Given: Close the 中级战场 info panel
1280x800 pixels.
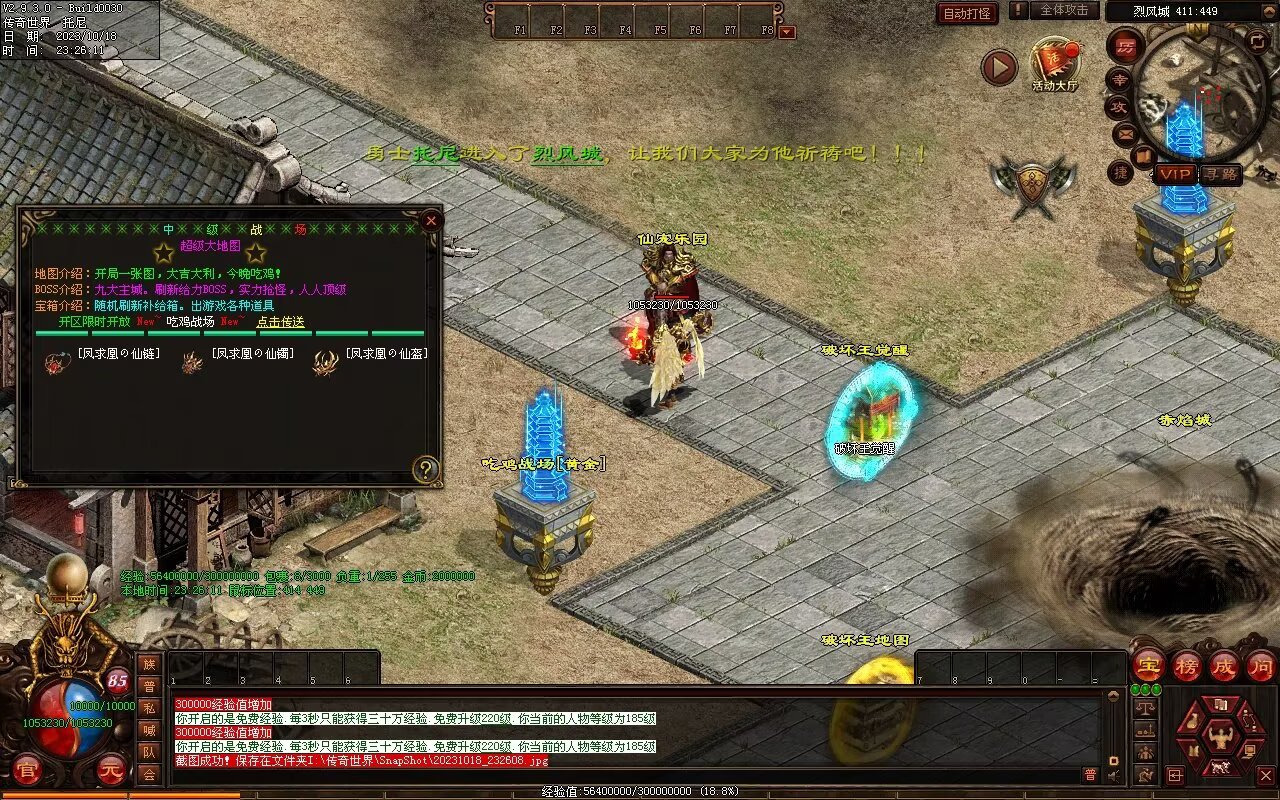Looking at the screenshot, I should pyautogui.click(x=431, y=219).
